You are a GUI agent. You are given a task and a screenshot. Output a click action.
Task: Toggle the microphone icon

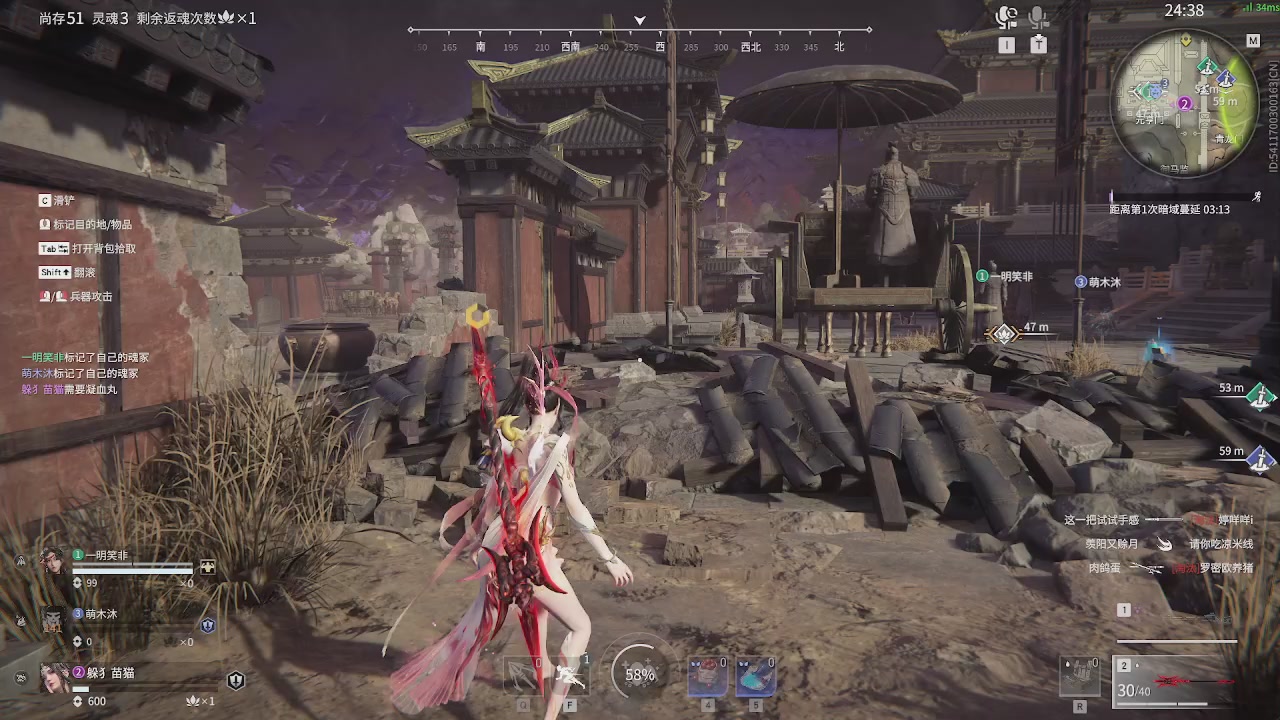tap(1039, 17)
